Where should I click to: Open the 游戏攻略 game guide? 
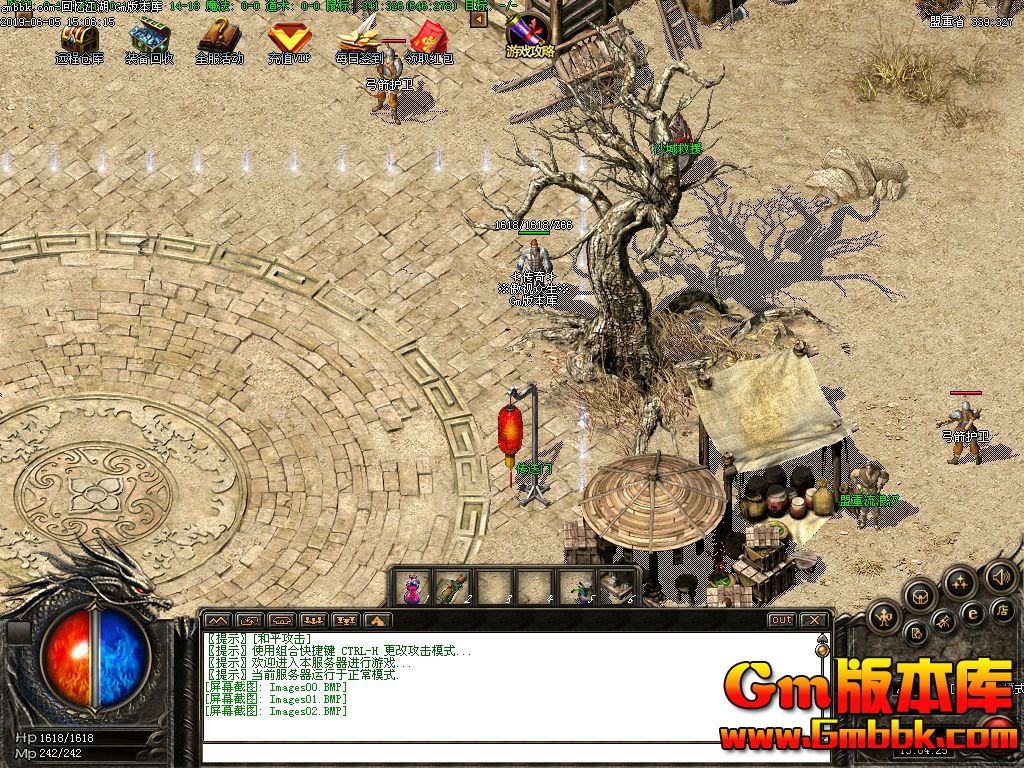[529, 36]
